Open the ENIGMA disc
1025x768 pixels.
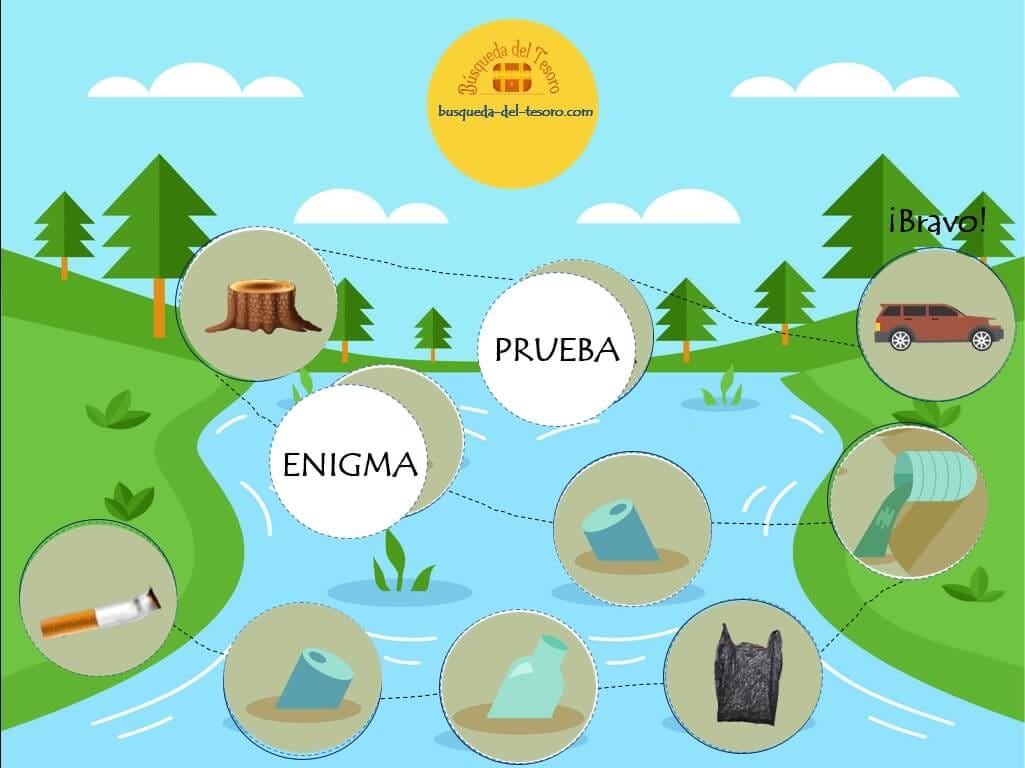(349, 464)
